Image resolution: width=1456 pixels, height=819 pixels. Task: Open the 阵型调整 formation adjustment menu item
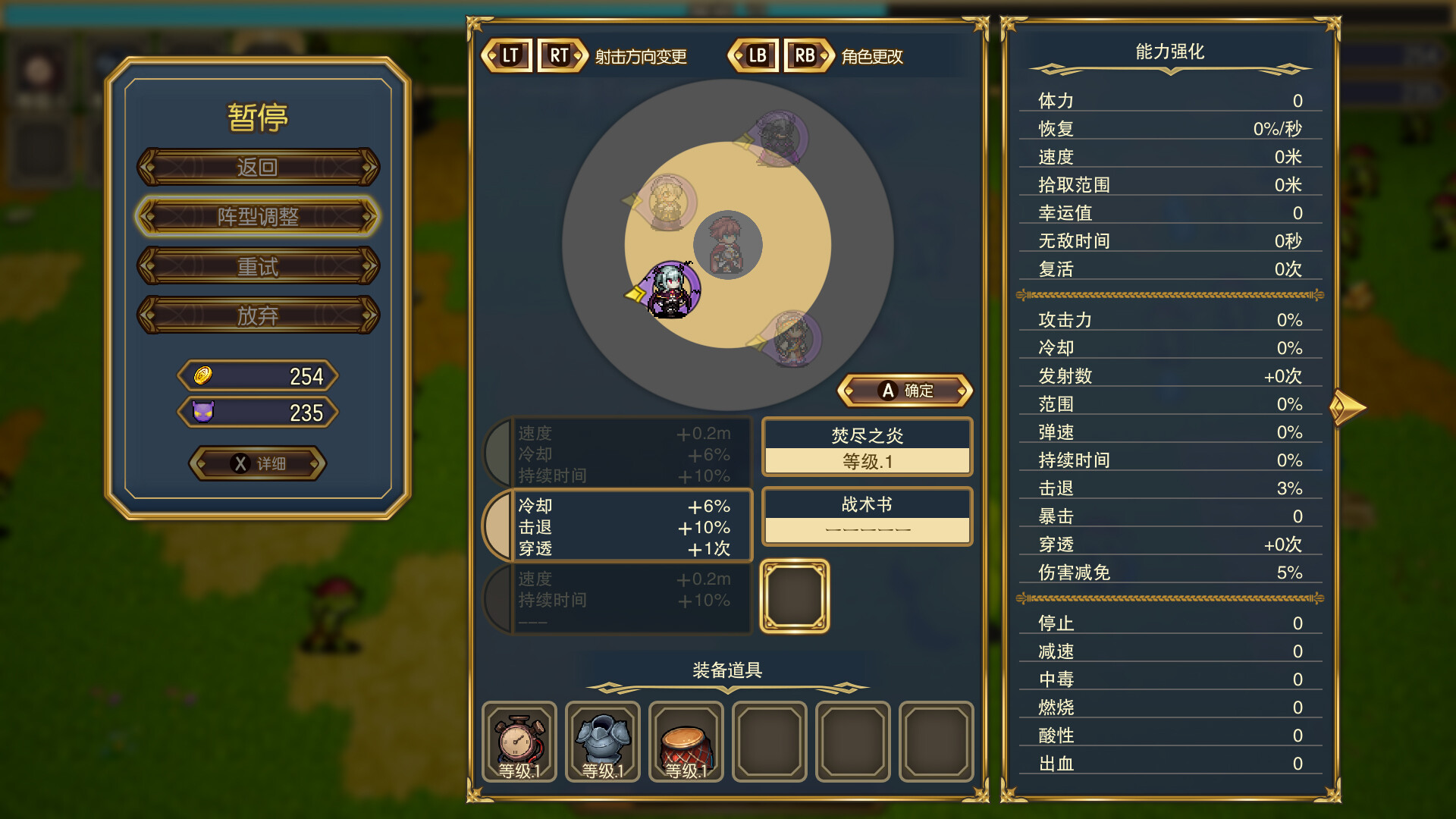pyautogui.click(x=257, y=216)
